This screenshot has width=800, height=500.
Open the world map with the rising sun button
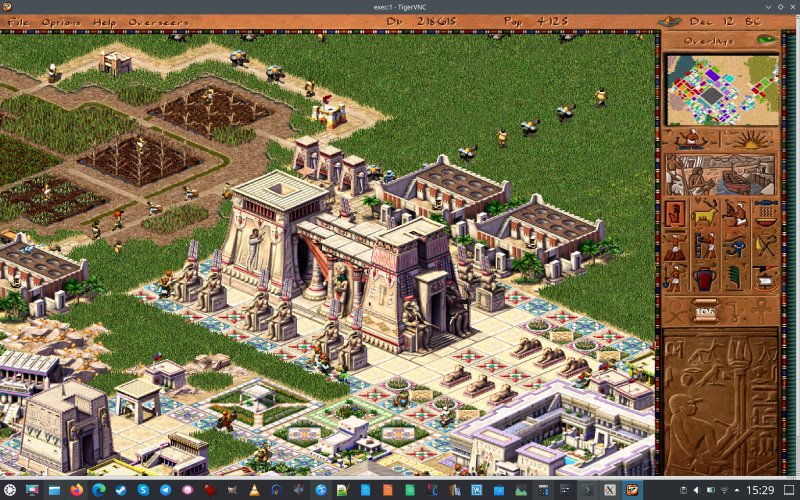(x=751, y=139)
